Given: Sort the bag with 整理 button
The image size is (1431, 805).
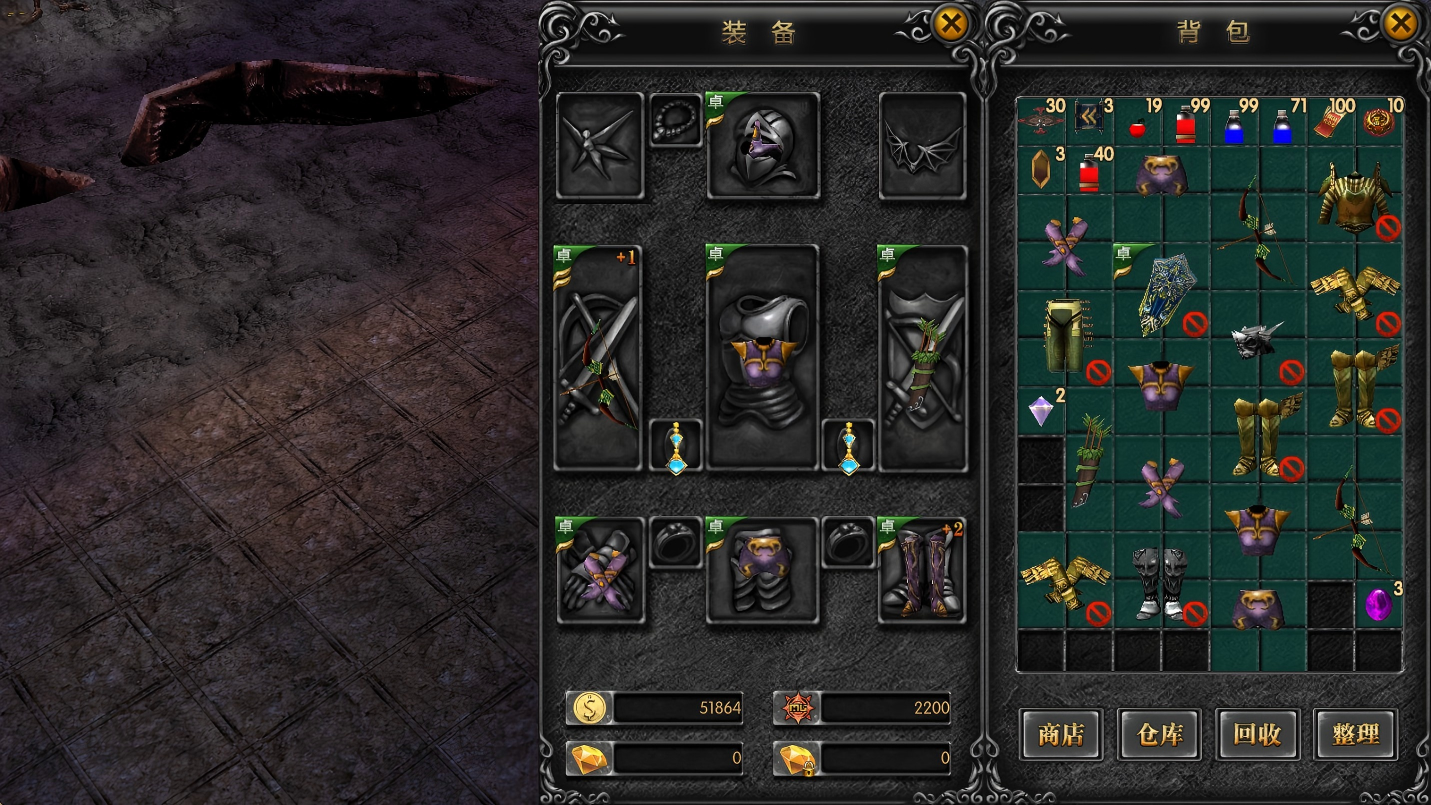Looking at the screenshot, I should 1355,735.
